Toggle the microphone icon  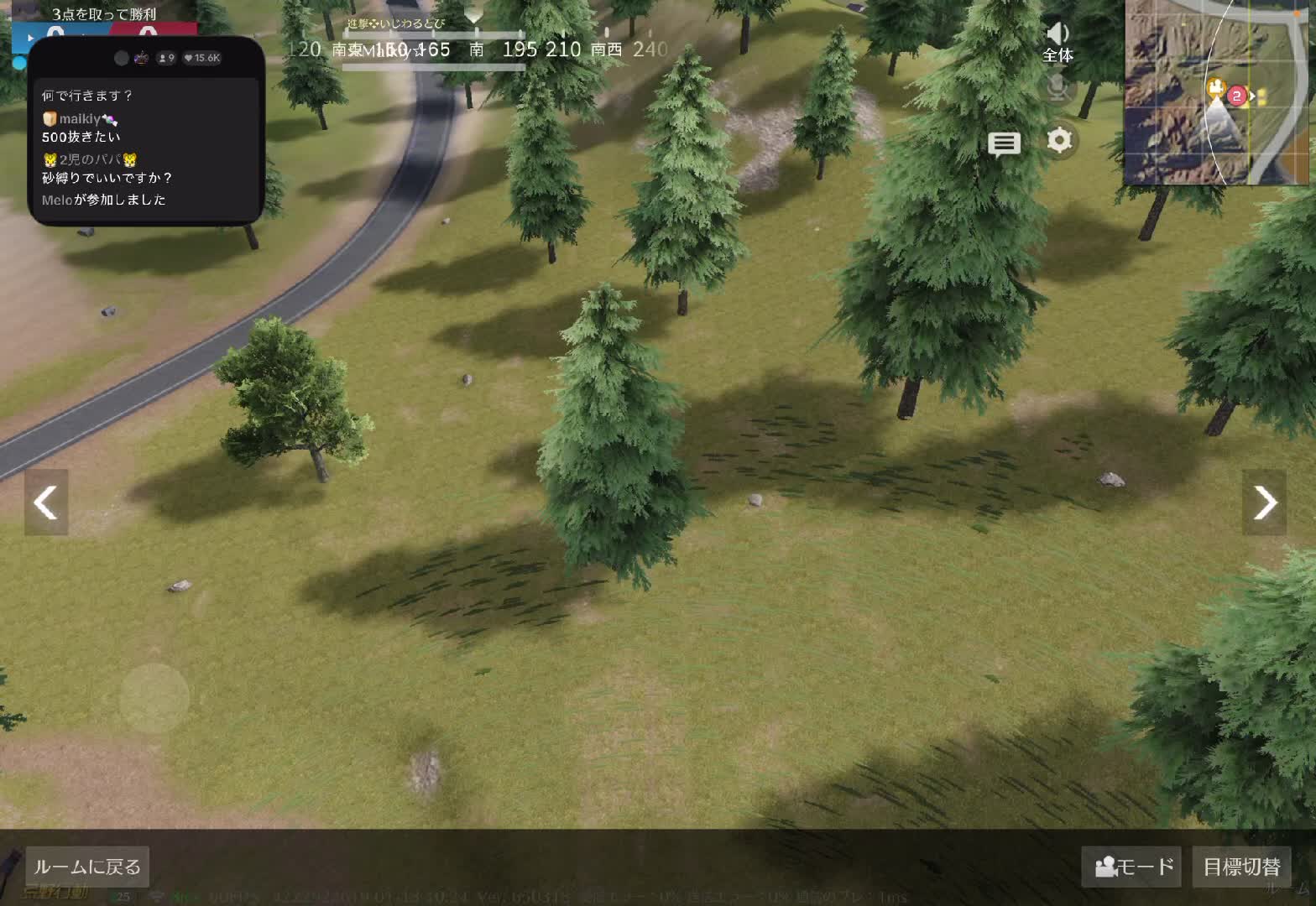(1057, 87)
